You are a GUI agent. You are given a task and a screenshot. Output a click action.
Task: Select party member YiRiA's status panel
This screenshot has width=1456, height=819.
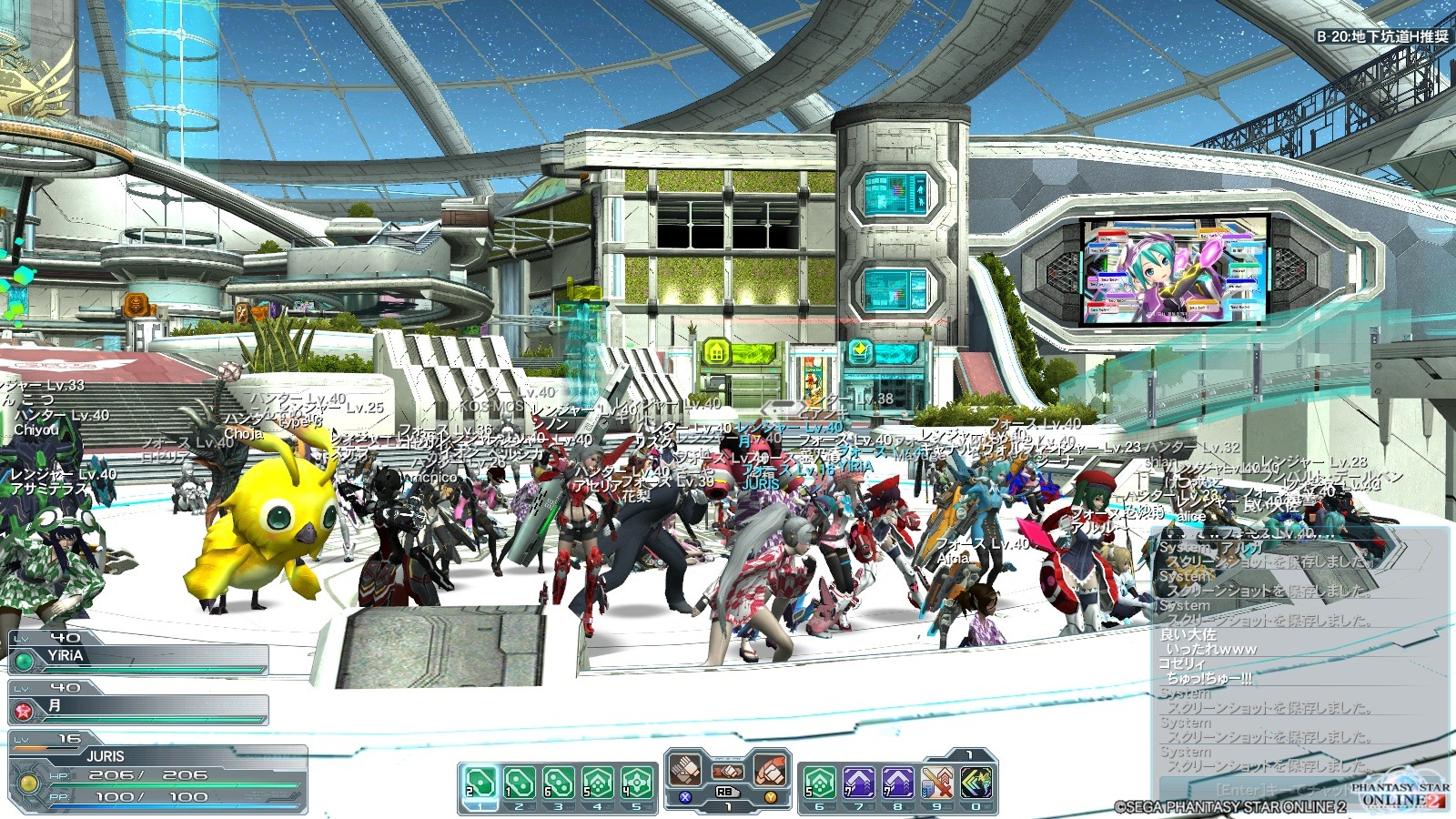point(138,655)
